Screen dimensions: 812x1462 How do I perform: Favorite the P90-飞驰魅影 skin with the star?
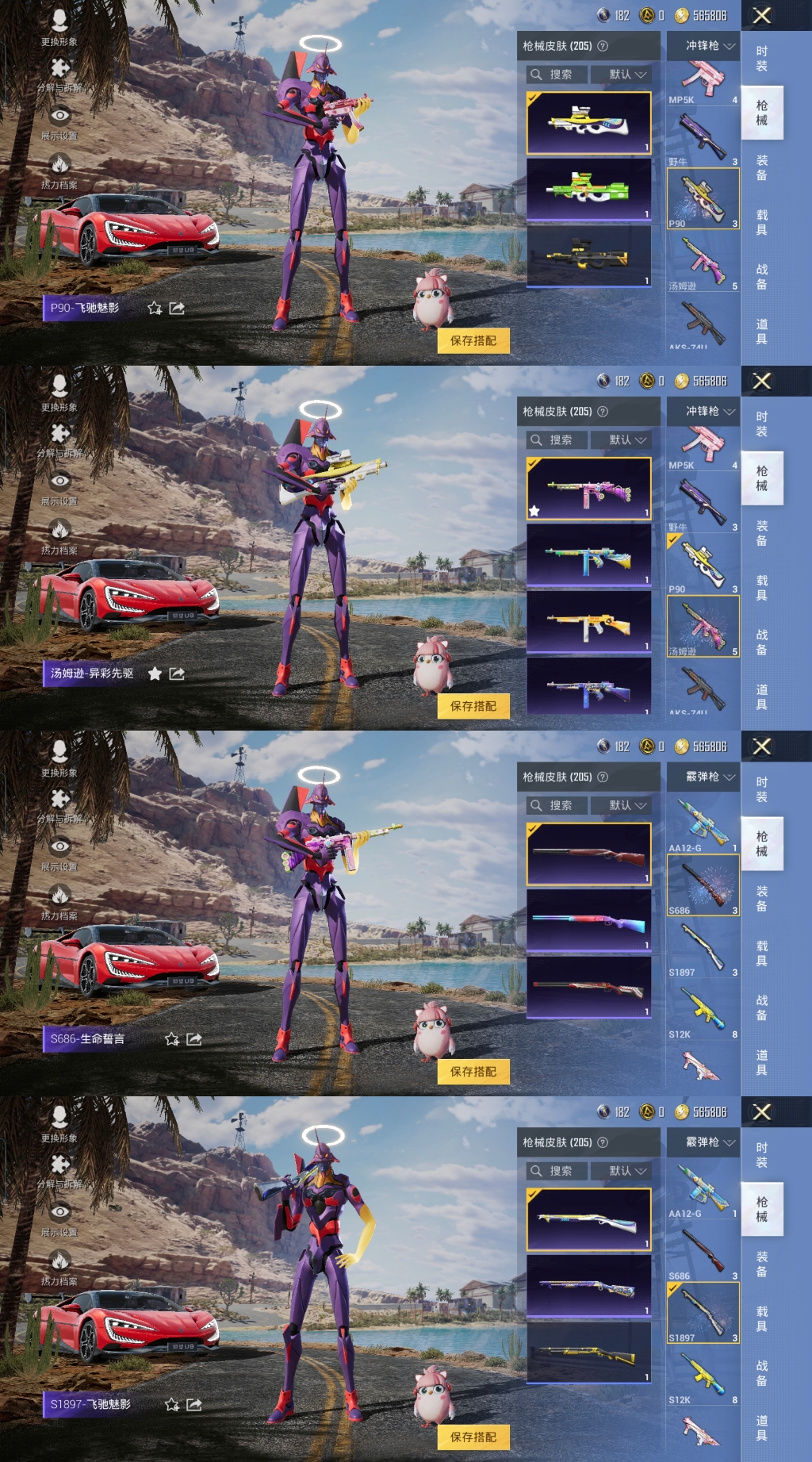click(x=155, y=308)
